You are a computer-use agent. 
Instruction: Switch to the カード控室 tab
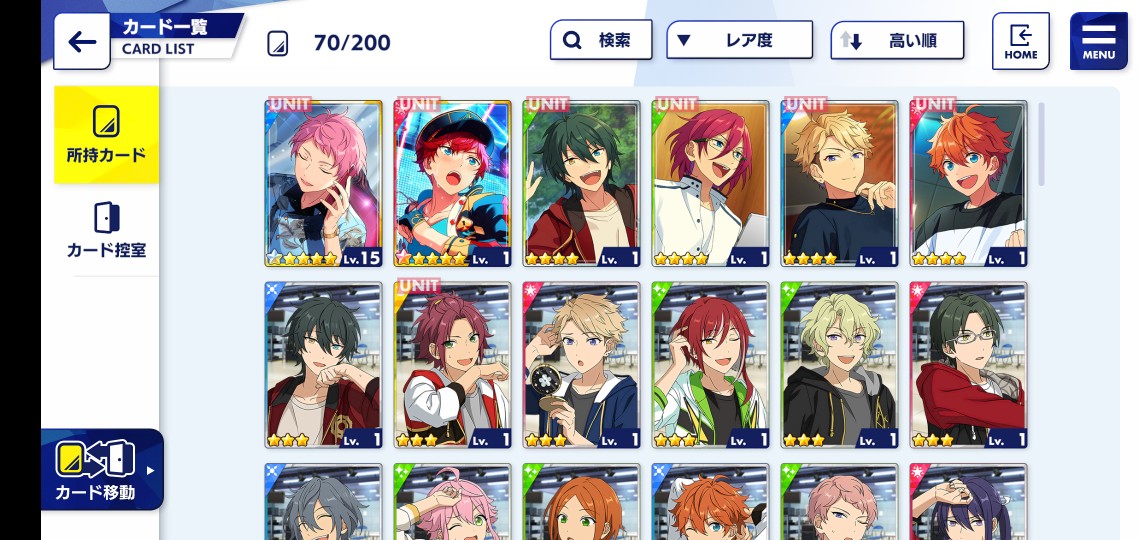point(106,230)
